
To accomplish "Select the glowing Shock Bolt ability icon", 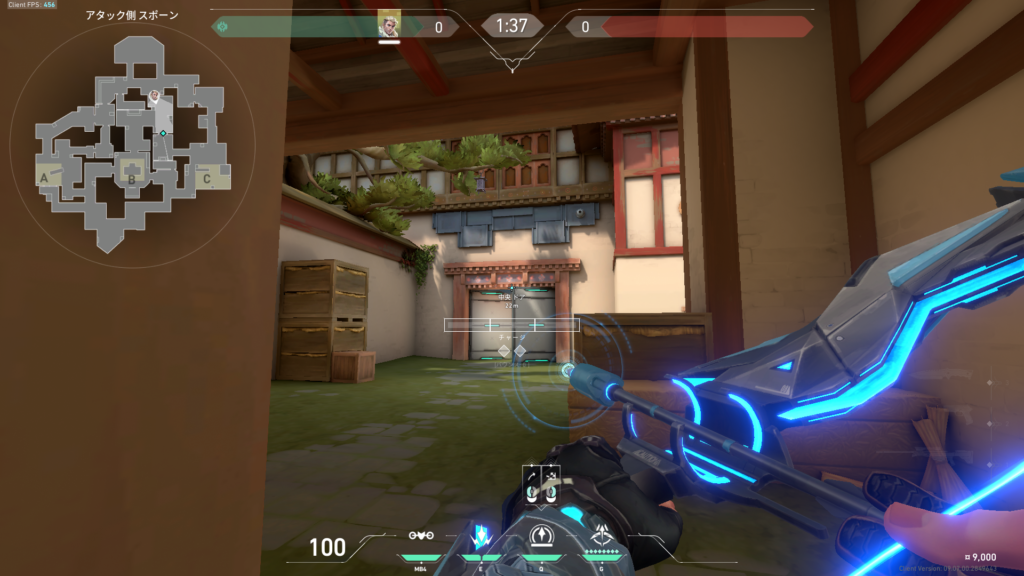I will coord(481,535).
